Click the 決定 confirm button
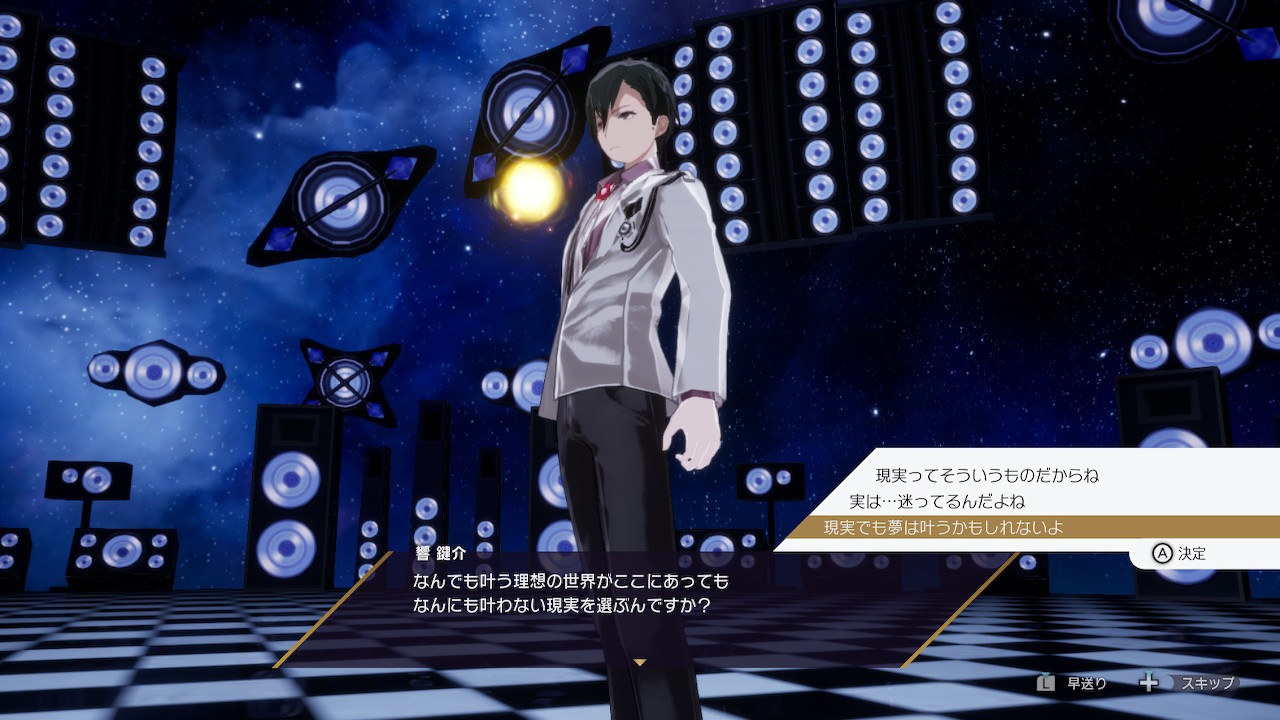This screenshot has height=720, width=1280. [x=1180, y=553]
